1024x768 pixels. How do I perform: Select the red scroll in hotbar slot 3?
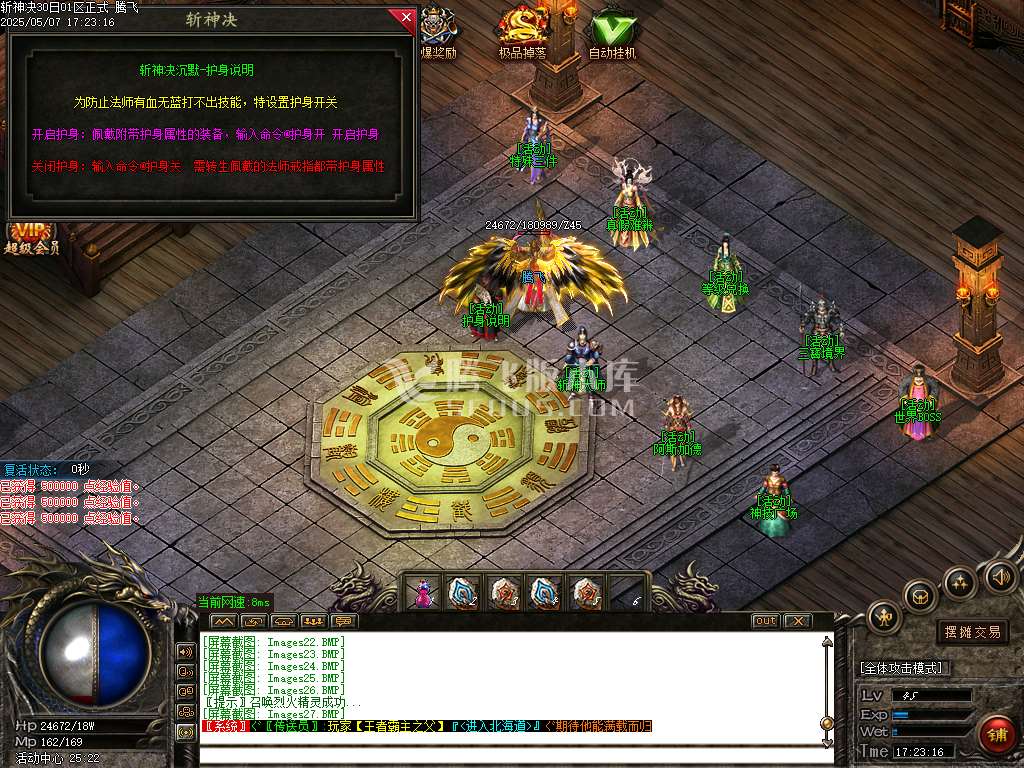(x=503, y=594)
